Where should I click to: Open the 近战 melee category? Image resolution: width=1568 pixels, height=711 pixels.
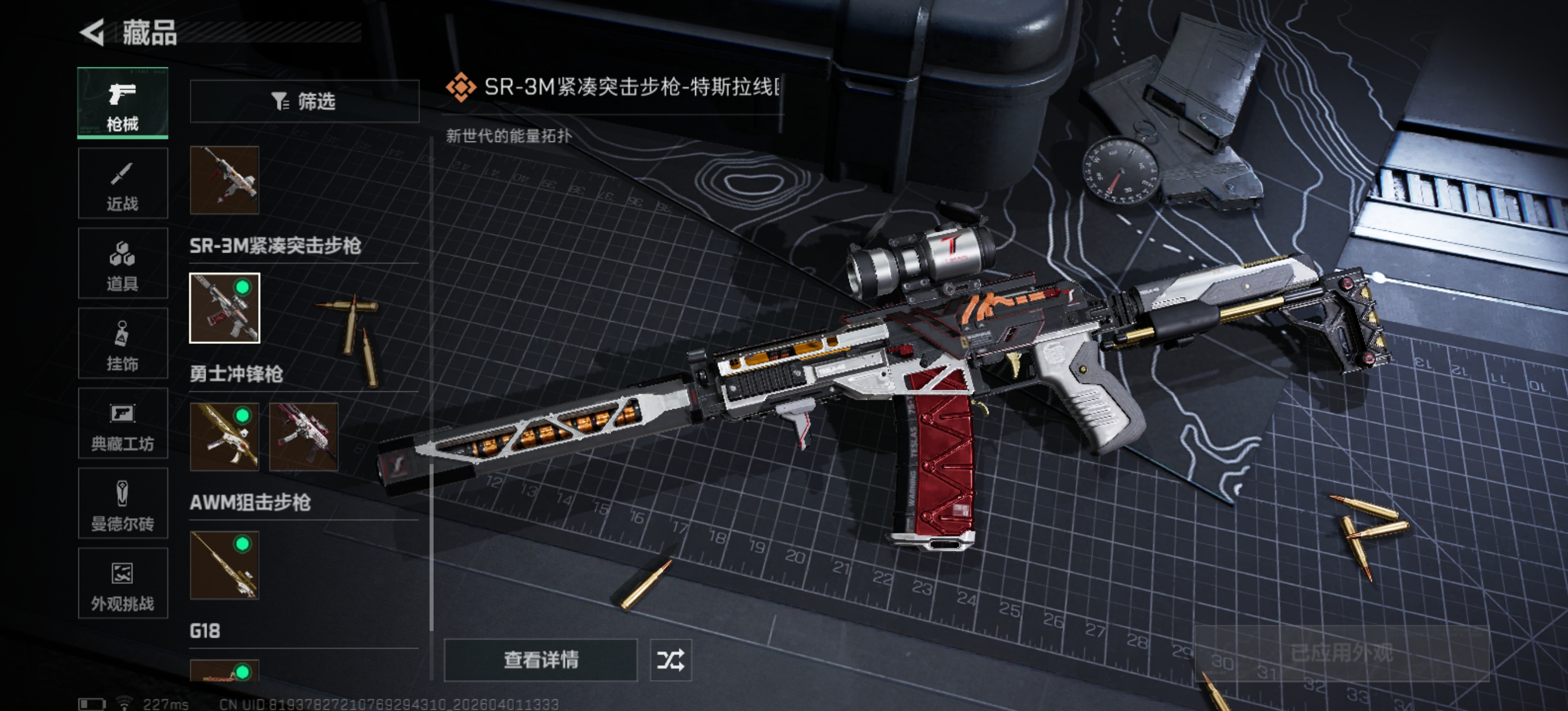click(123, 183)
